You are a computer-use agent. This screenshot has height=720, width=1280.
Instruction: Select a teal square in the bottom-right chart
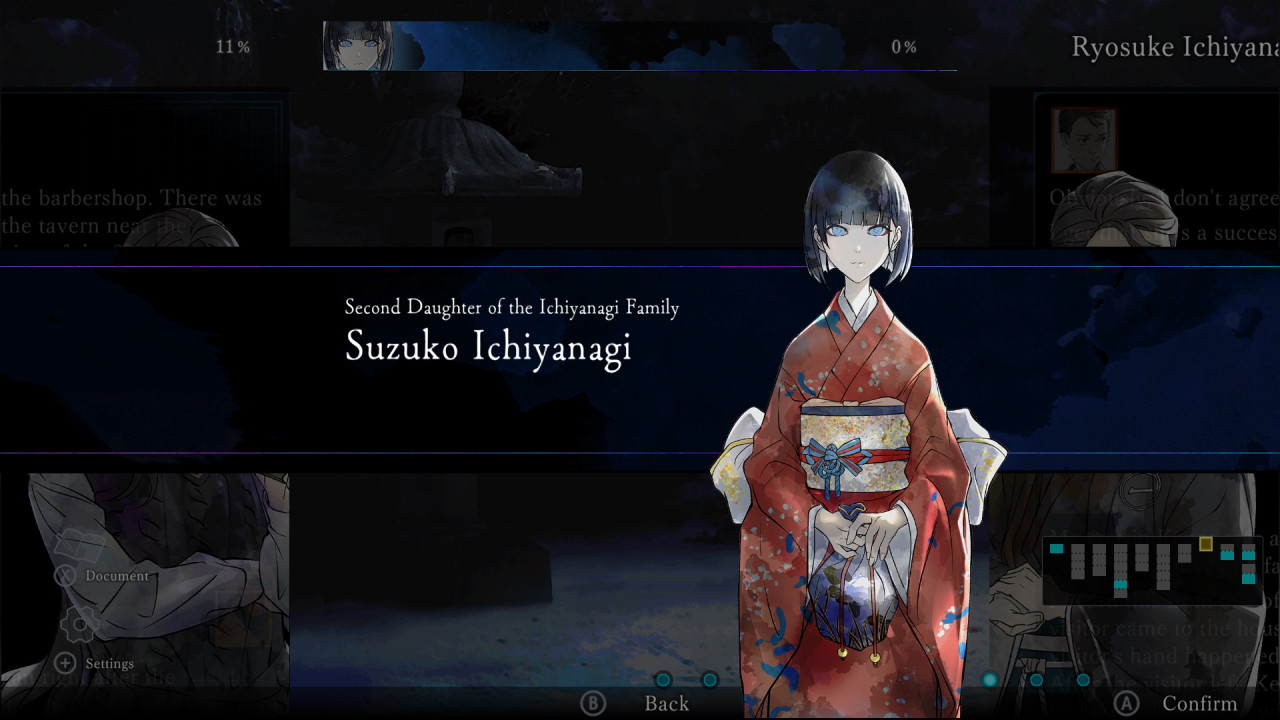(1227, 556)
